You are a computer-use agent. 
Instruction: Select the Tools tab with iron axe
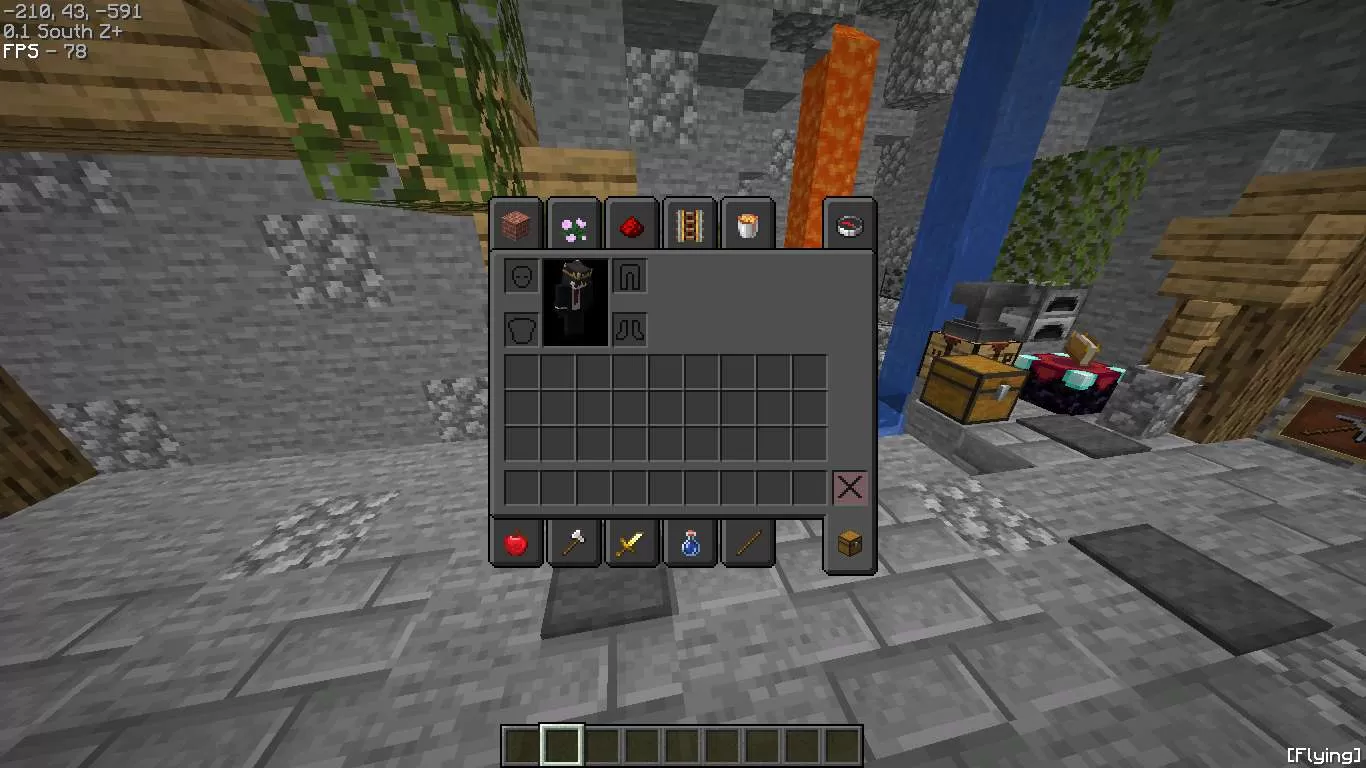(x=574, y=543)
